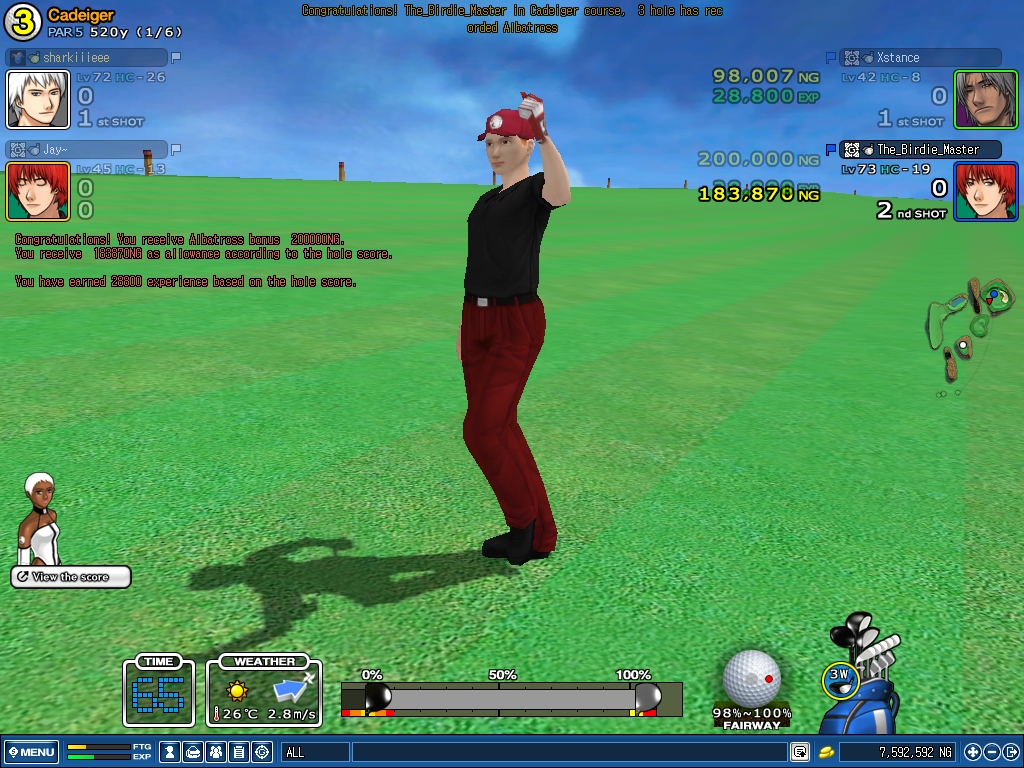Open the document list icon
This screenshot has height=768, width=1024.
(x=239, y=752)
